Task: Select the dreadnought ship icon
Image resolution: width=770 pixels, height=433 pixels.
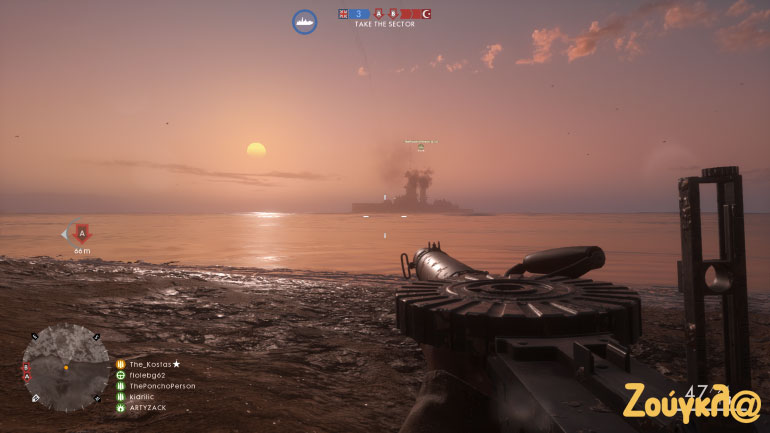Action: tap(305, 21)
